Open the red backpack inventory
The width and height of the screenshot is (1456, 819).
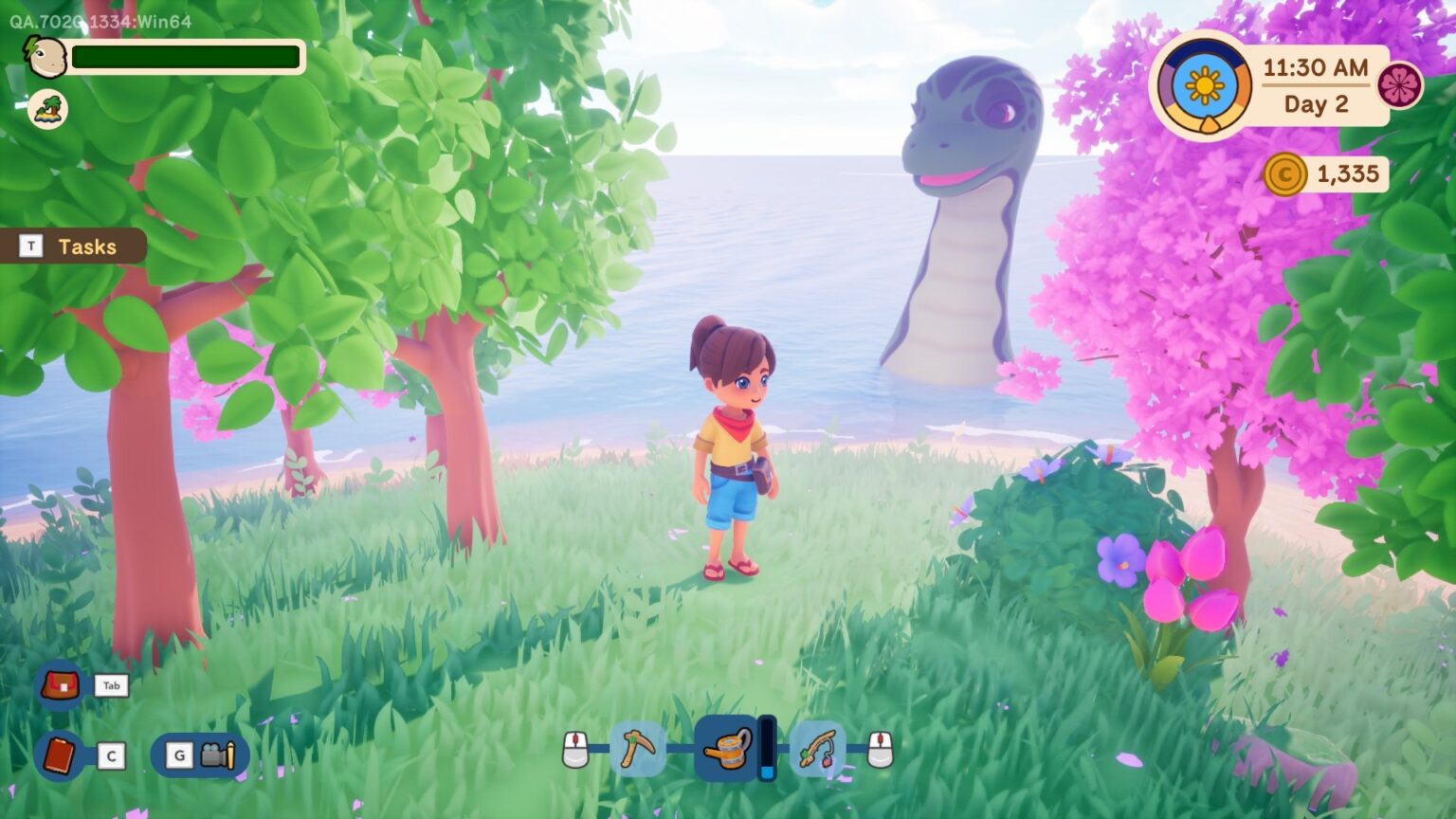(60, 684)
